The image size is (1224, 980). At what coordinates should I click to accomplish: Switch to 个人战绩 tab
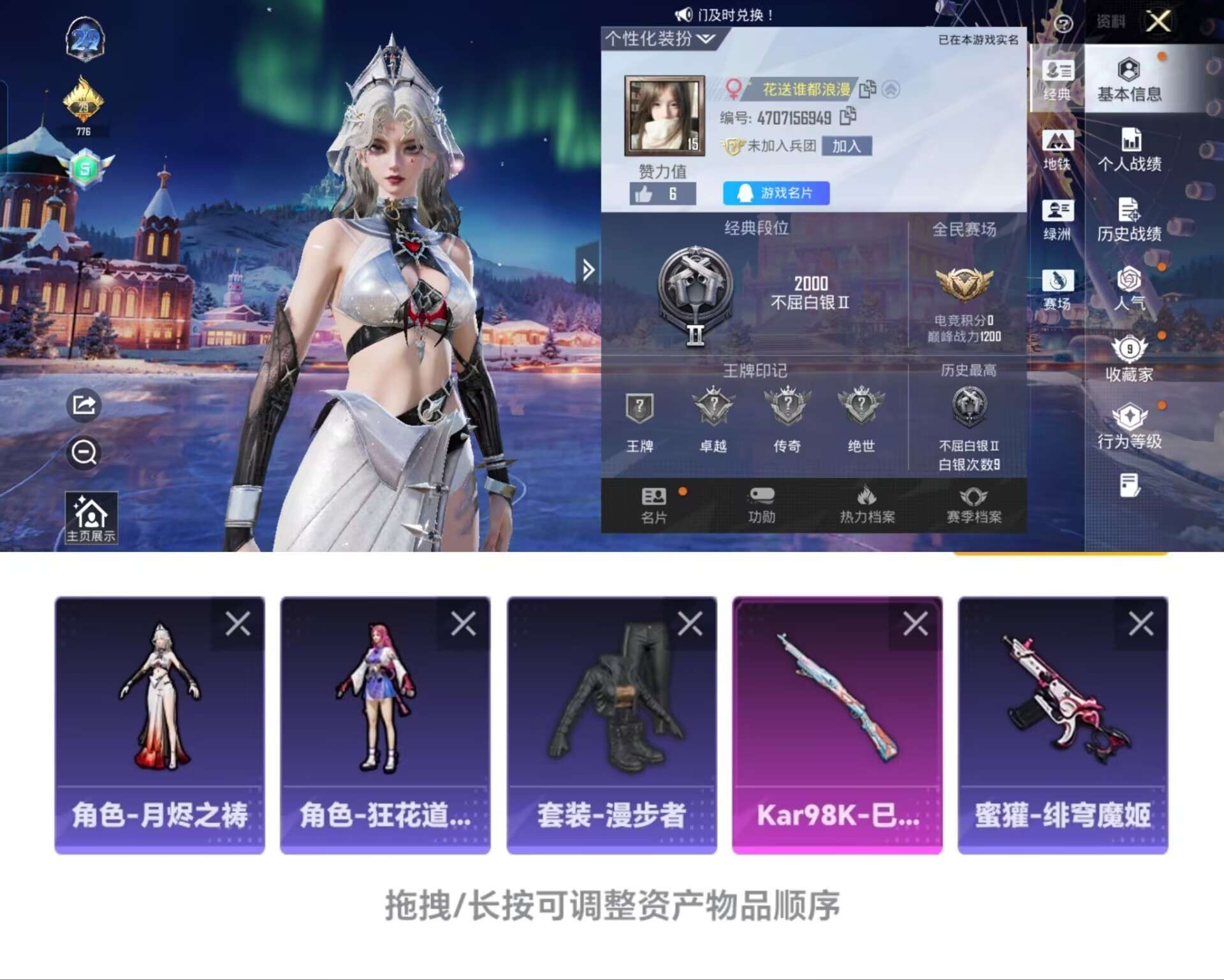(x=1129, y=150)
